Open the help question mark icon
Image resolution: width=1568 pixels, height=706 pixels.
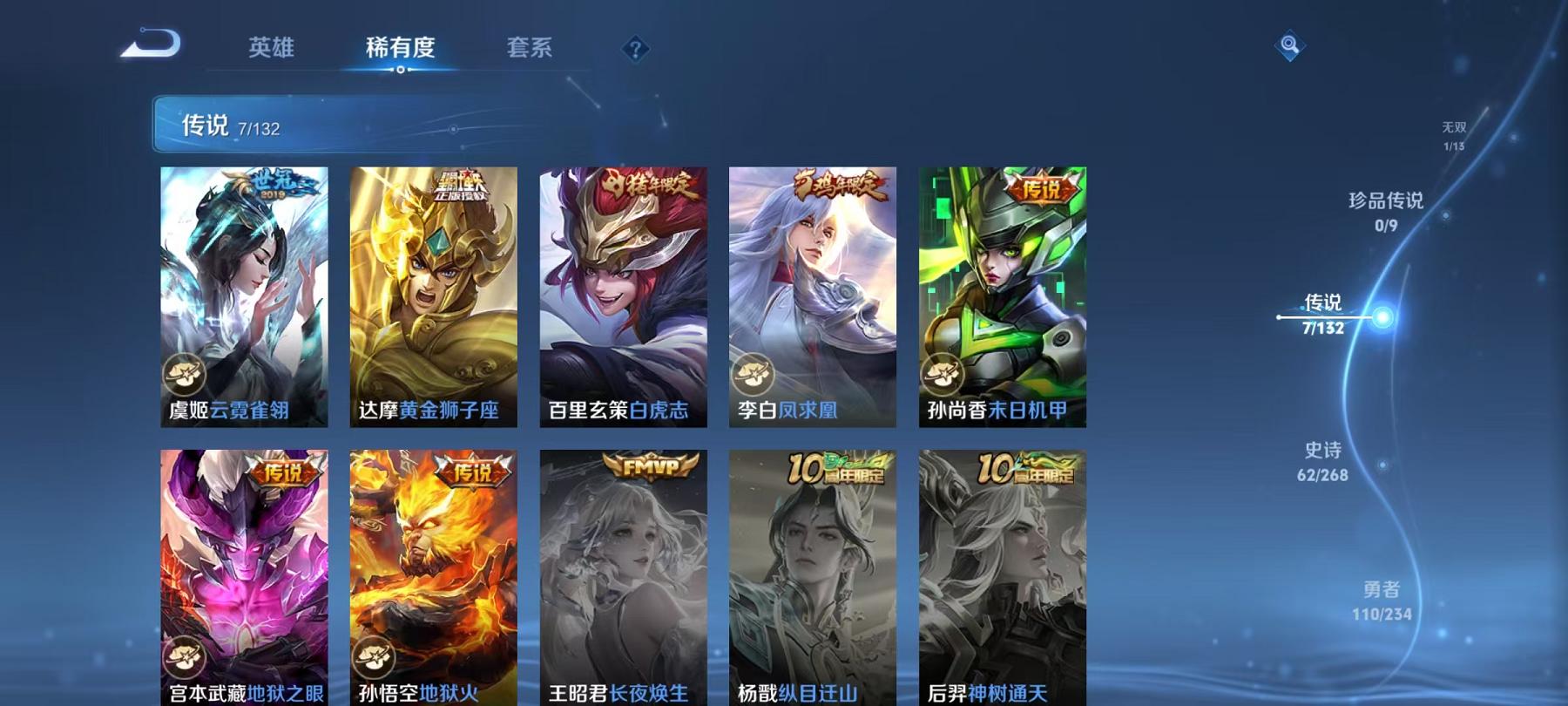tap(637, 50)
